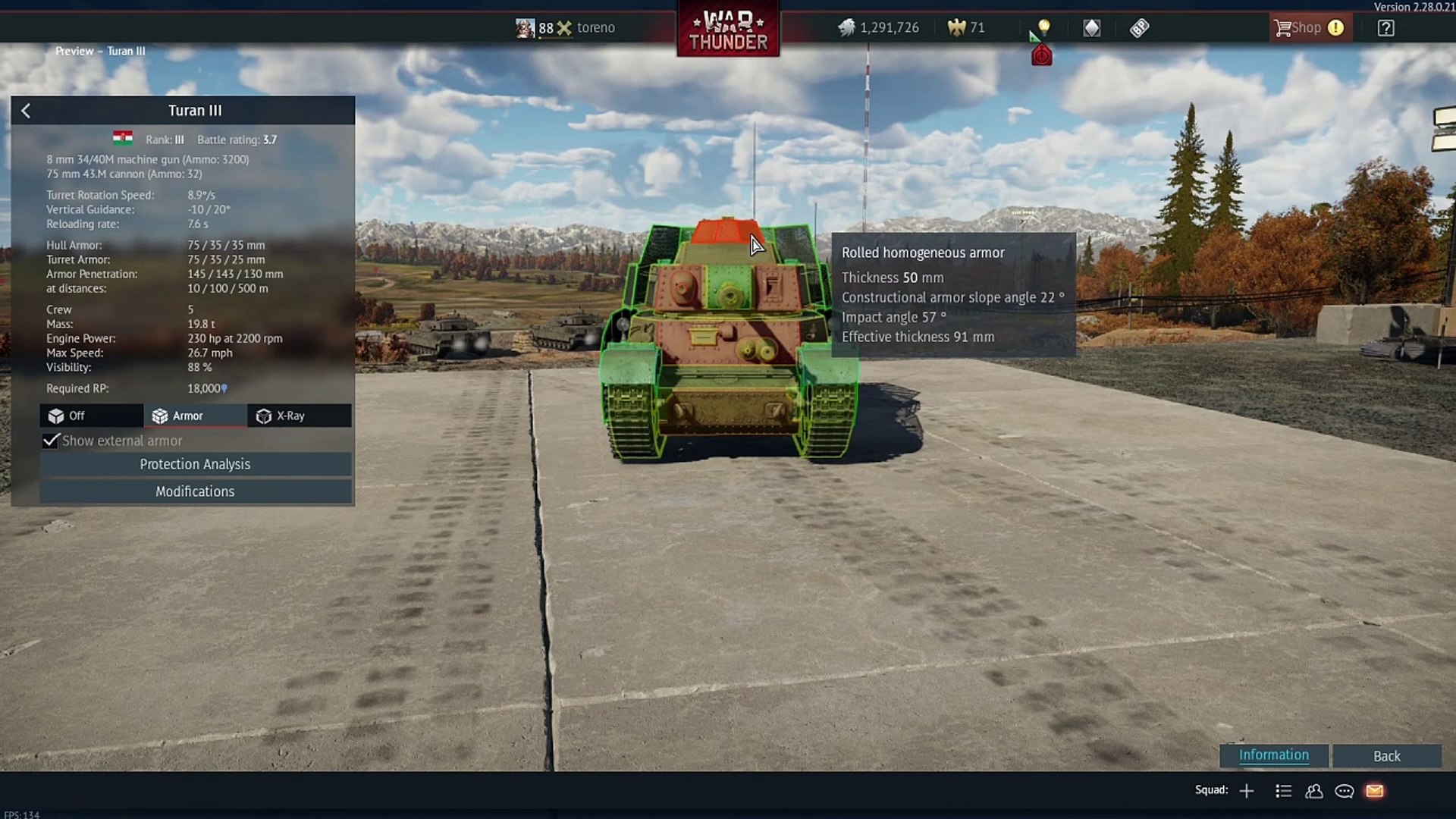The width and height of the screenshot is (1456, 819).
Task: Select the Armor view mode
Action: tap(195, 416)
